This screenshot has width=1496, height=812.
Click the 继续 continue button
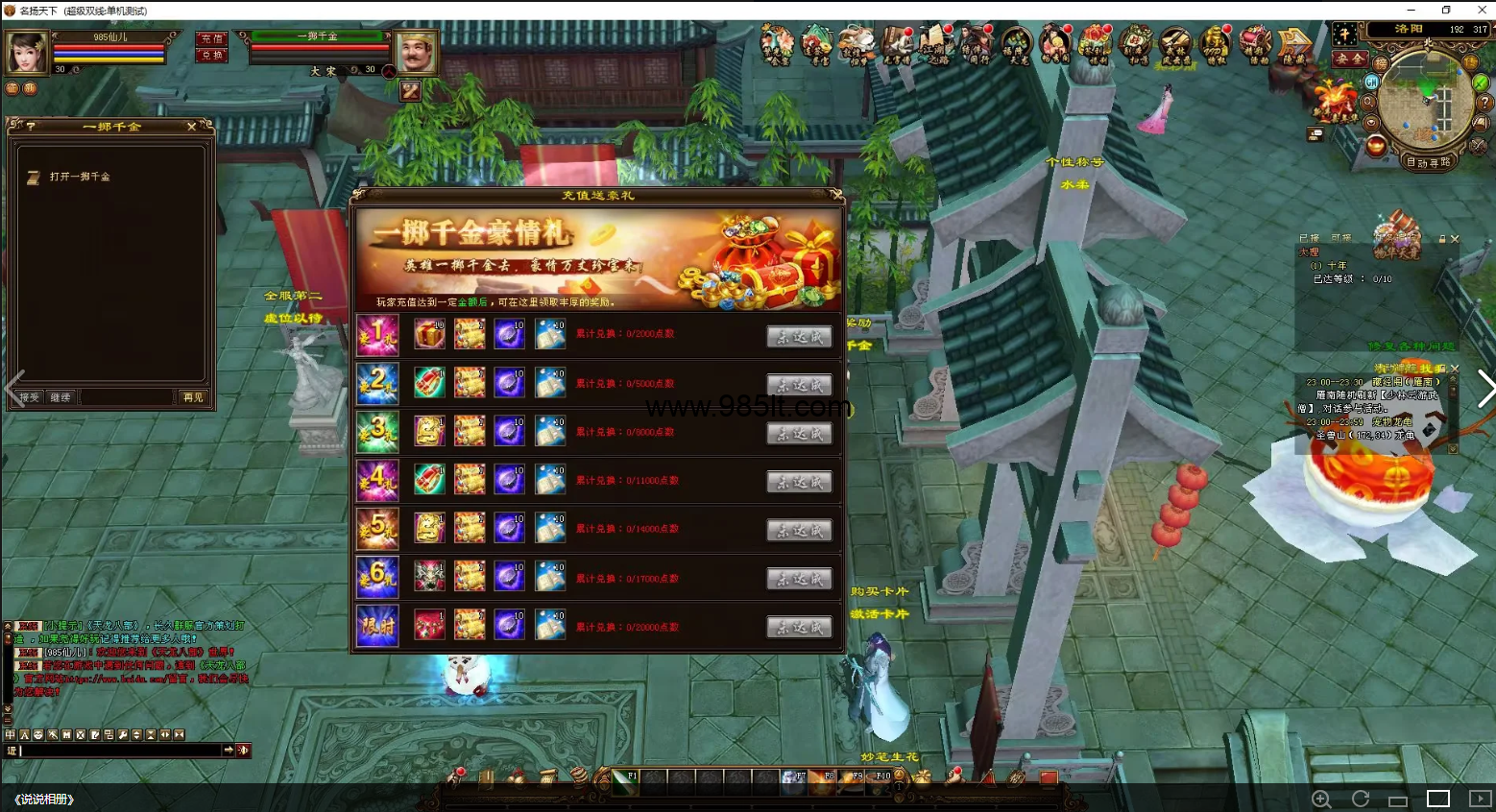[60, 397]
